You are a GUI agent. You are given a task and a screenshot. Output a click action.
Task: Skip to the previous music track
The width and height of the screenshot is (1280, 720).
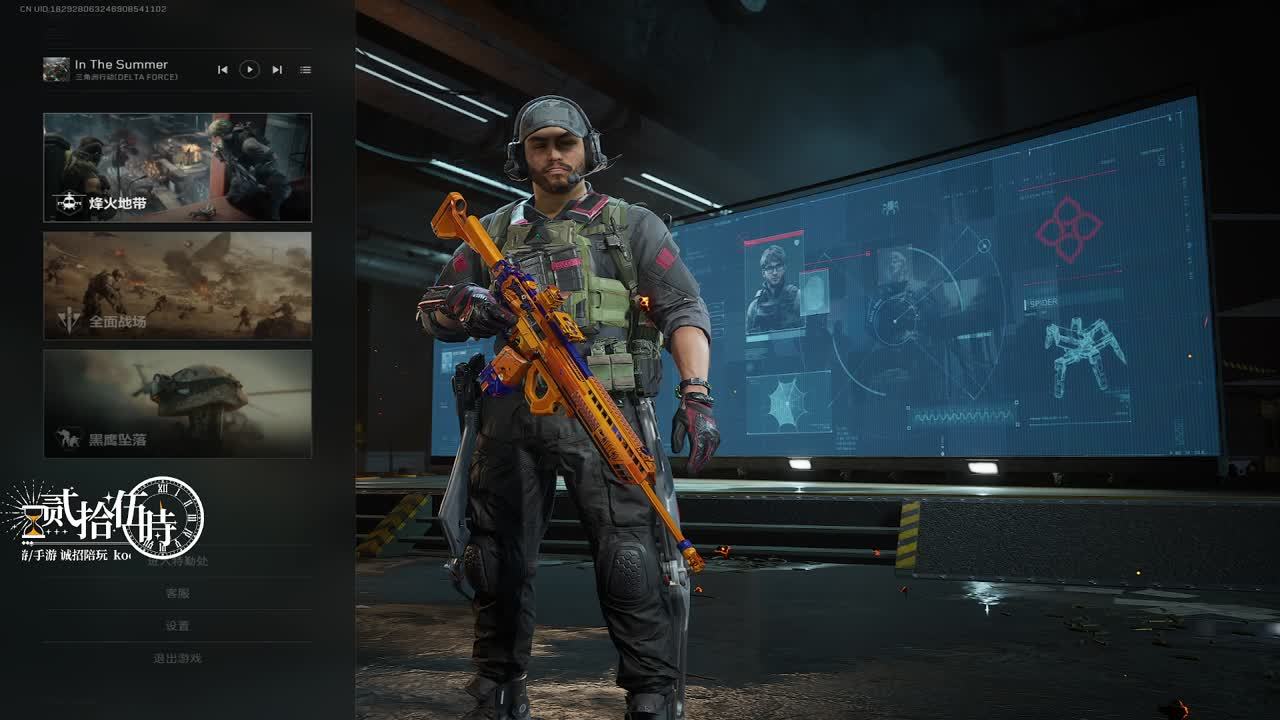pos(223,69)
